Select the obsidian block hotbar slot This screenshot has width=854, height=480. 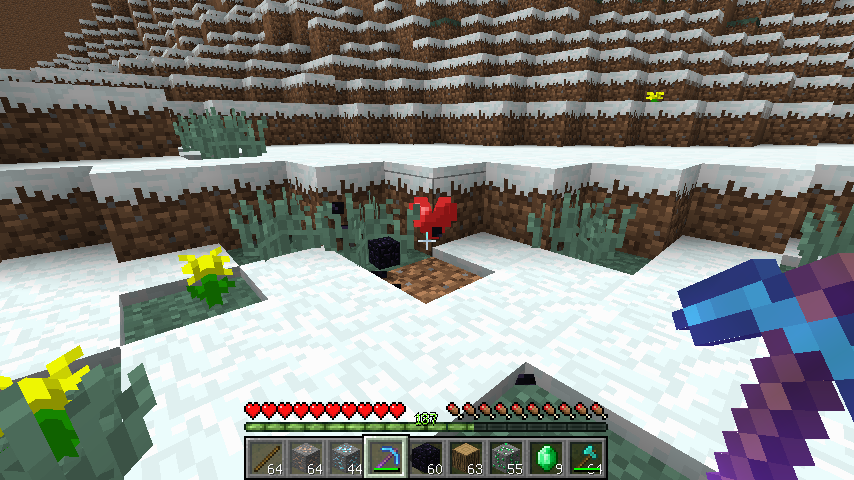[427, 456]
